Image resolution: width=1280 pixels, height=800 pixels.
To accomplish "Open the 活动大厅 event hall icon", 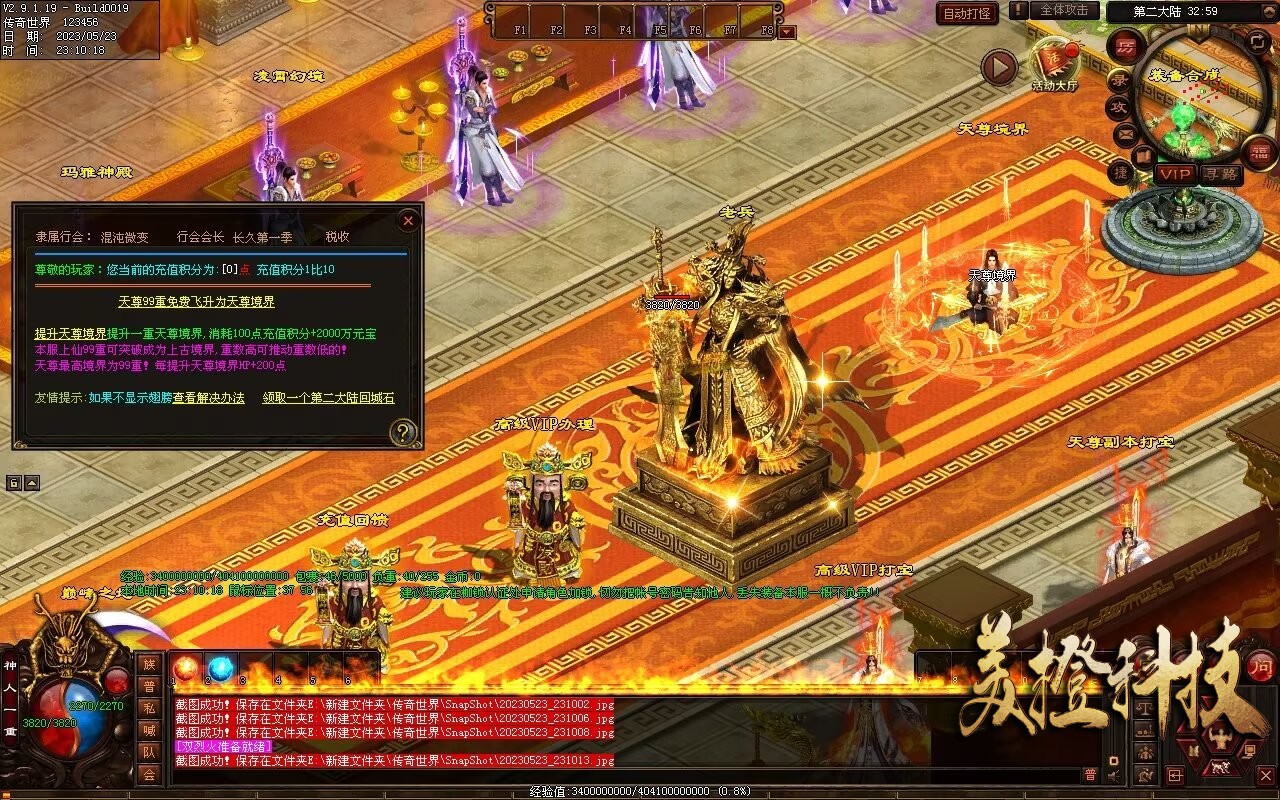I will 1054,64.
